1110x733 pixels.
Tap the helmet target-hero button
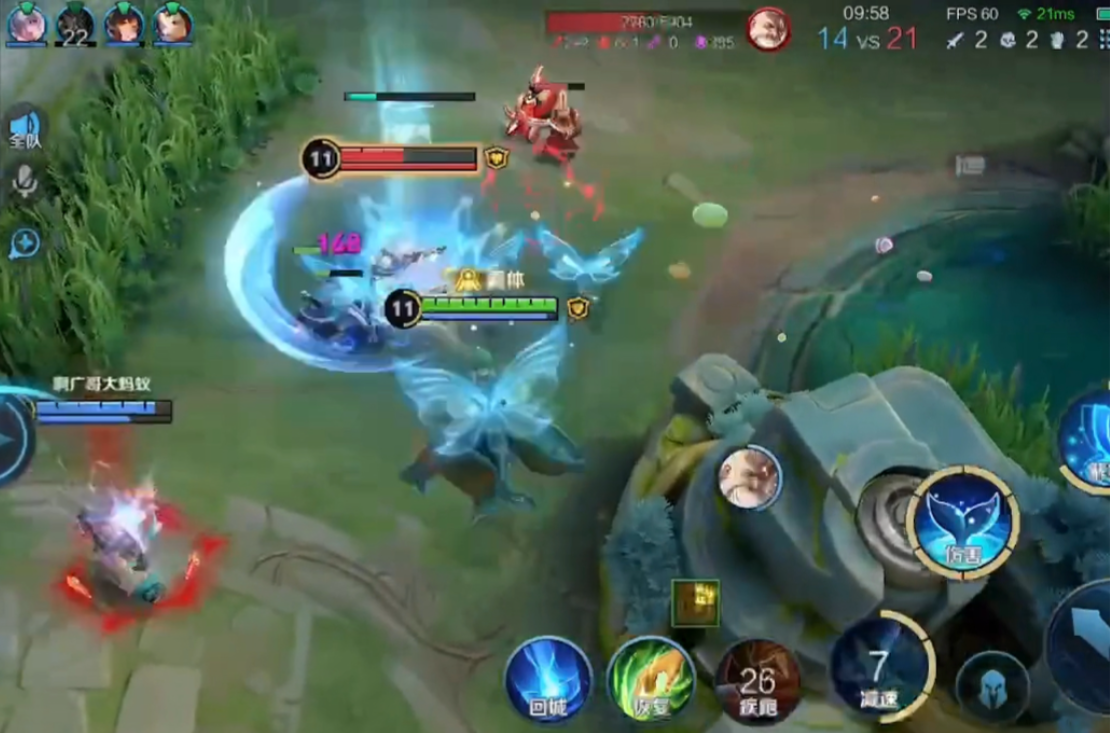[992, 687]
